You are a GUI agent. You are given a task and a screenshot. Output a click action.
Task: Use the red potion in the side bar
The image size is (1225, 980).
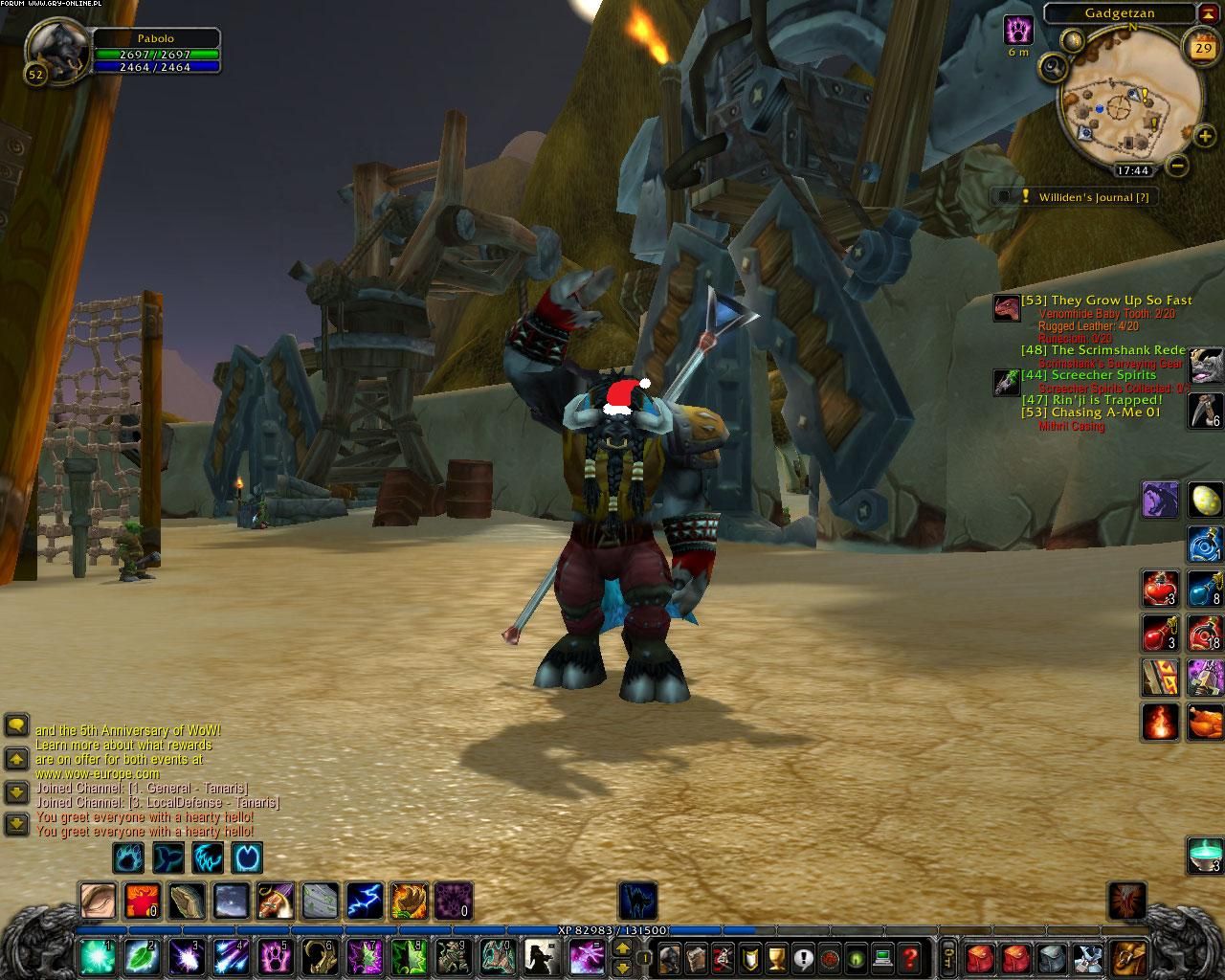tap(1160, 588)
